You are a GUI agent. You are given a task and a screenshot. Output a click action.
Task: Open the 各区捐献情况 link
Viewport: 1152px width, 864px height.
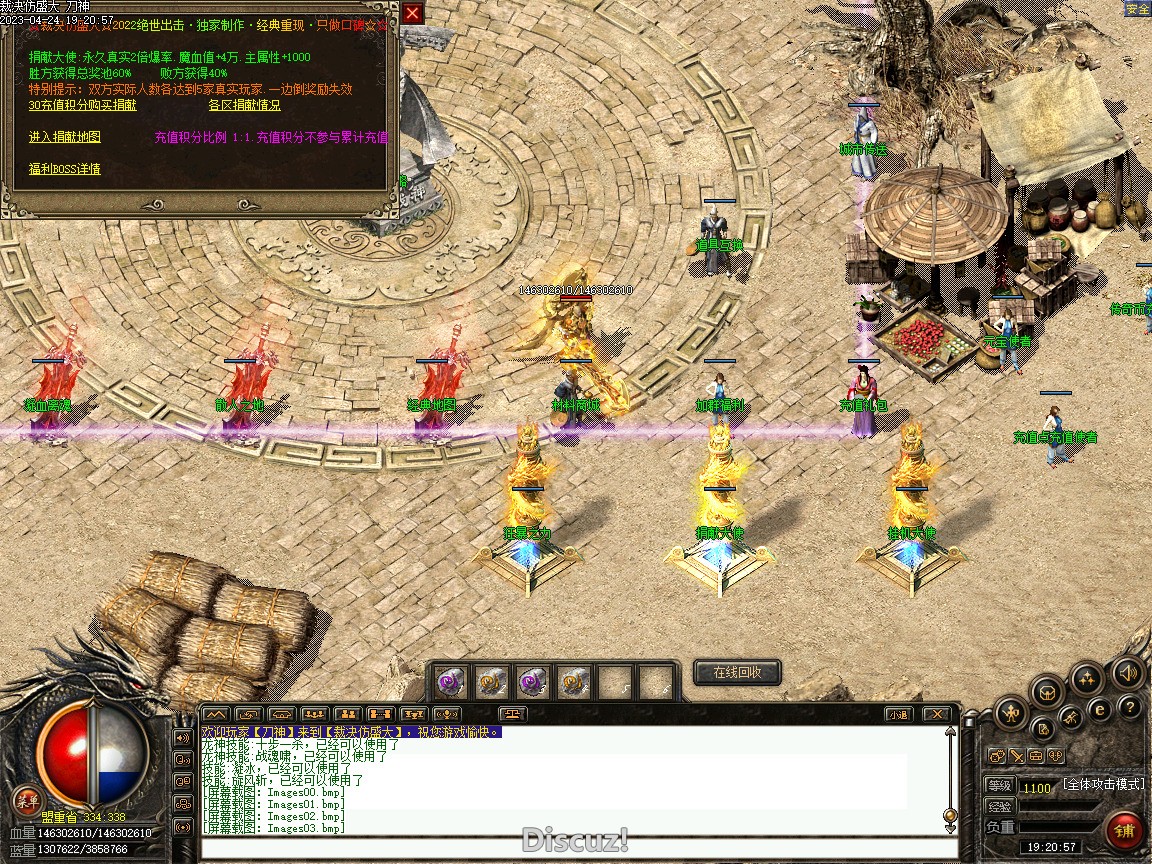pyautogui.click(x=244, y=105)
